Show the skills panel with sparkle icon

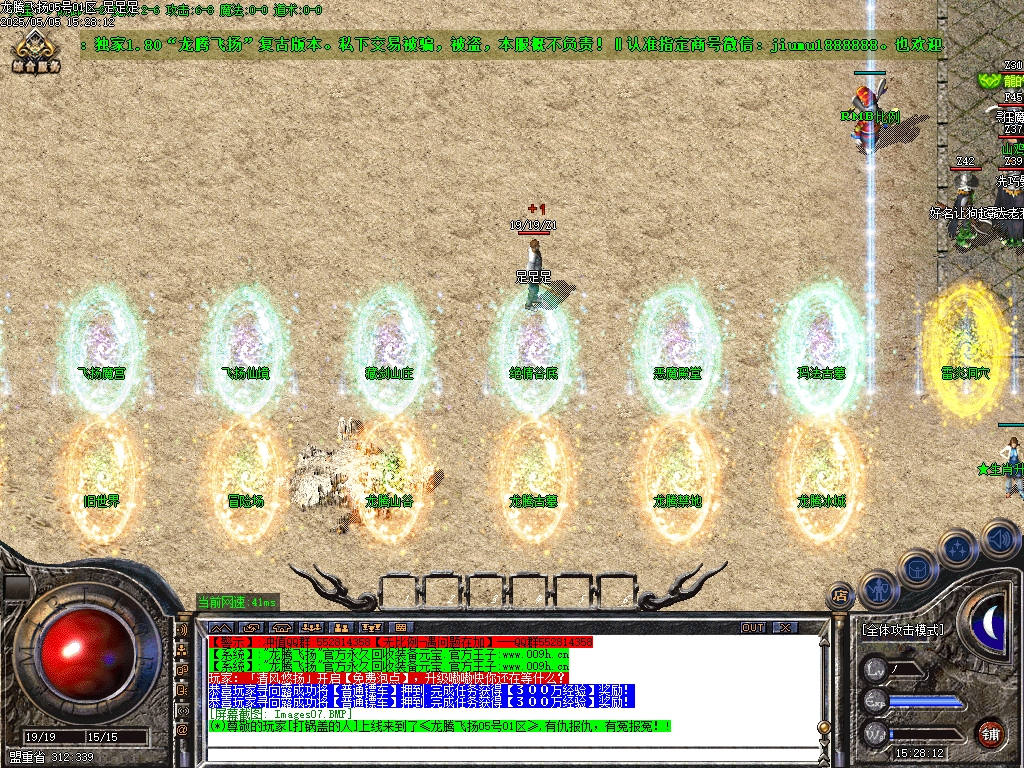(958, 549)
